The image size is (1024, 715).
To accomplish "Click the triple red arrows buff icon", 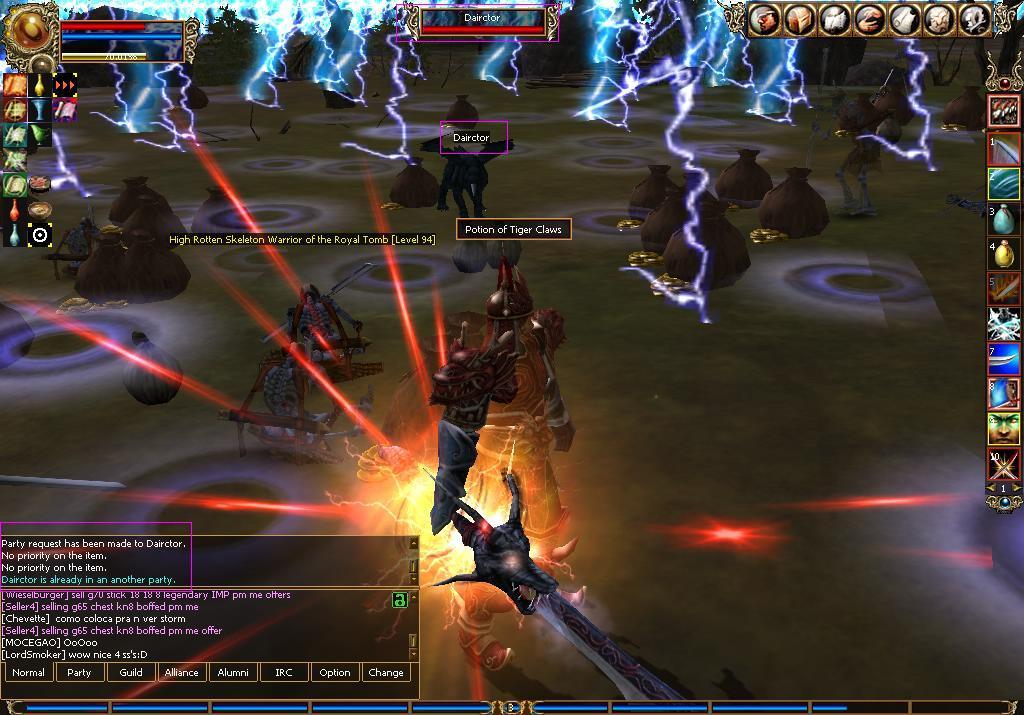I will coord(65,85).
